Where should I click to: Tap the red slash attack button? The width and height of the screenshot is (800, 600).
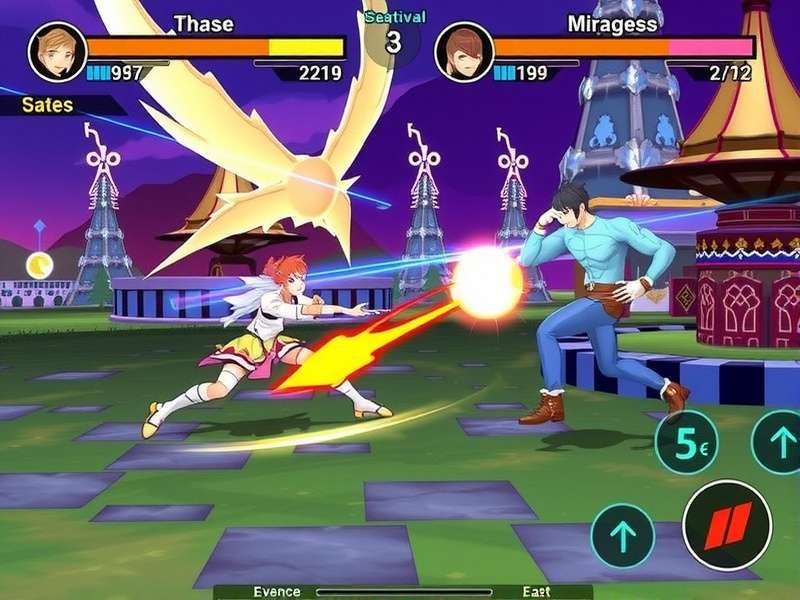727,526
